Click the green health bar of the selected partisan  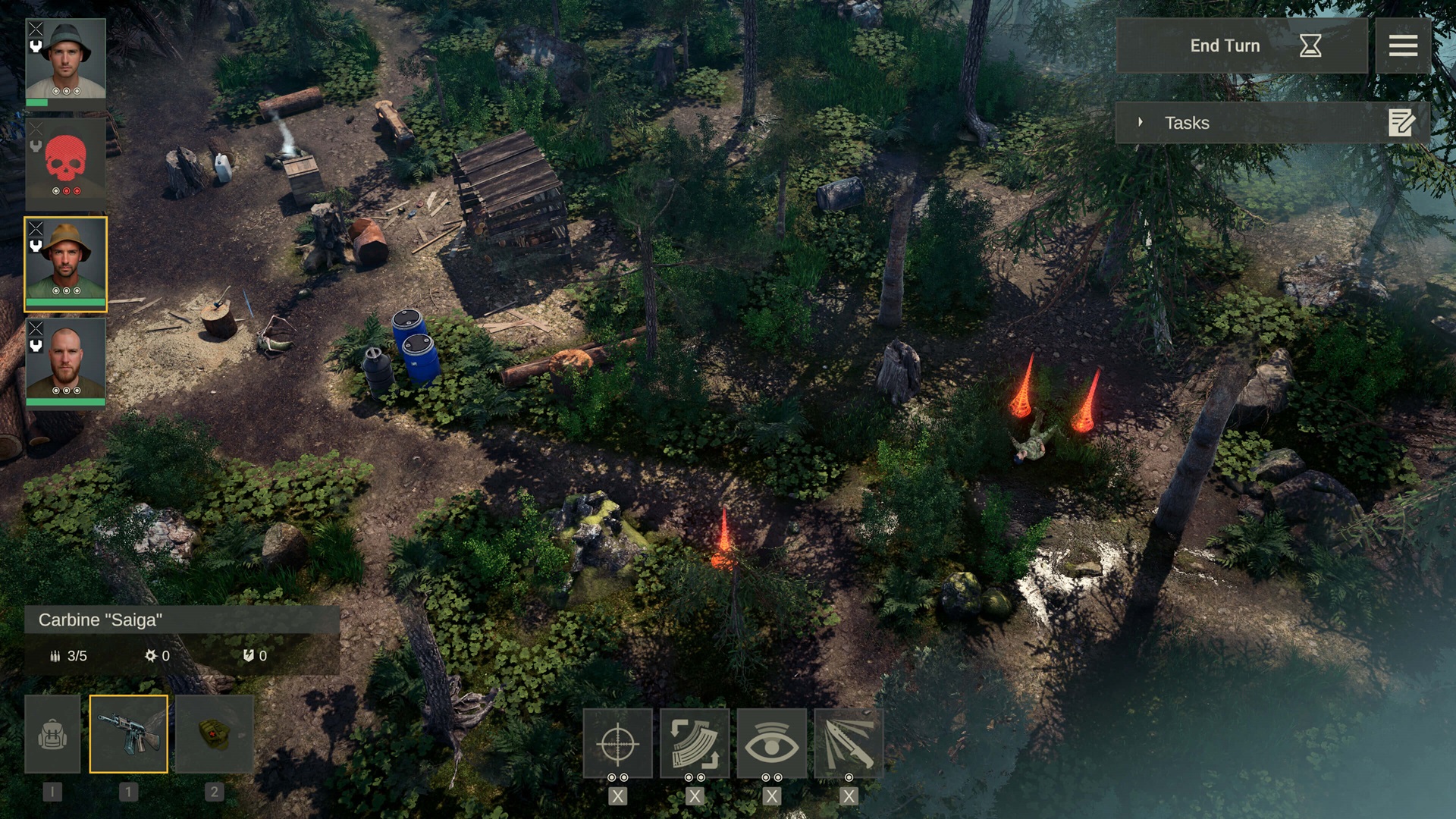(66, 303)
